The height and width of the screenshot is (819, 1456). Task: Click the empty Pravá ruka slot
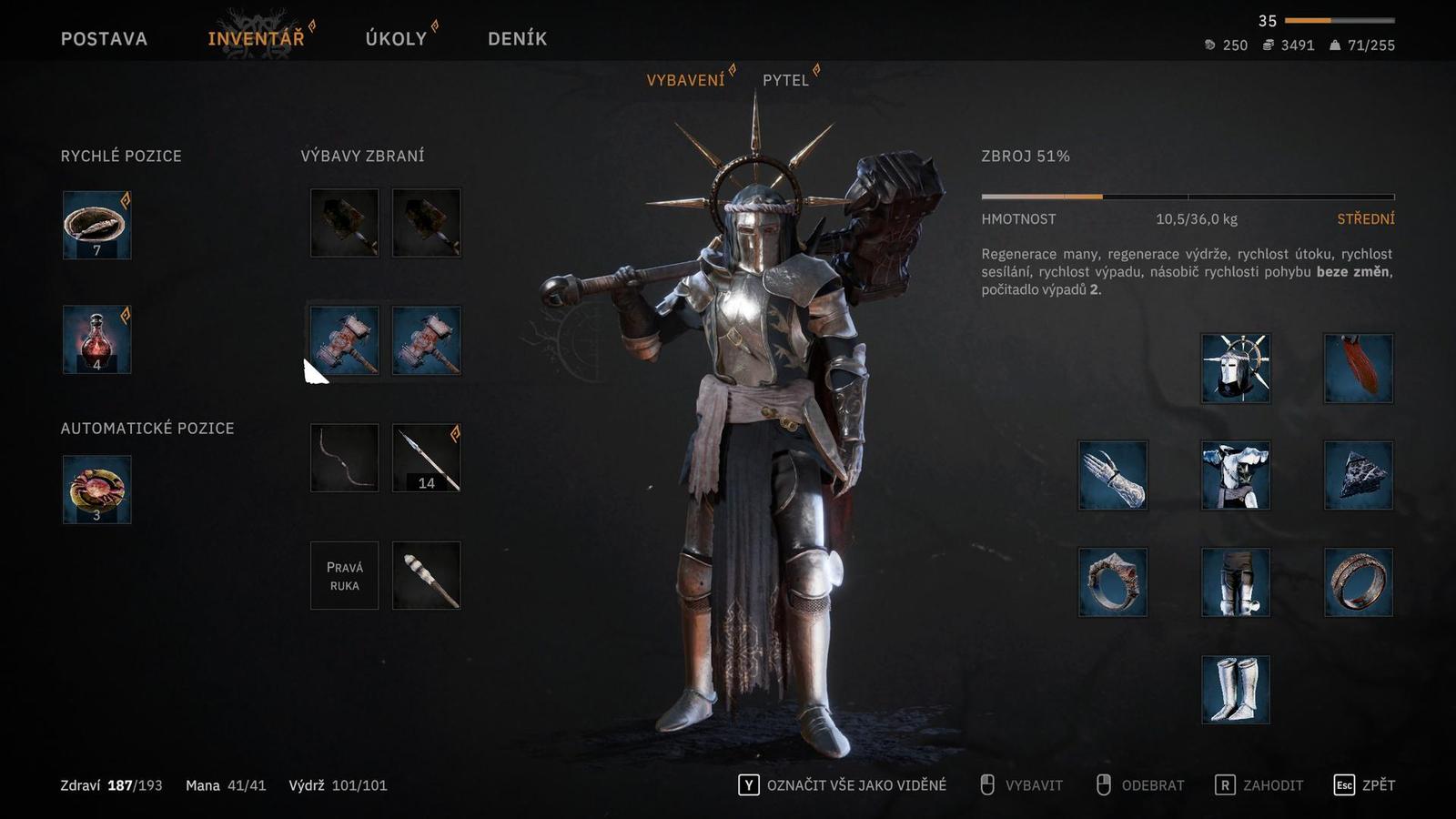click(344, 575)
